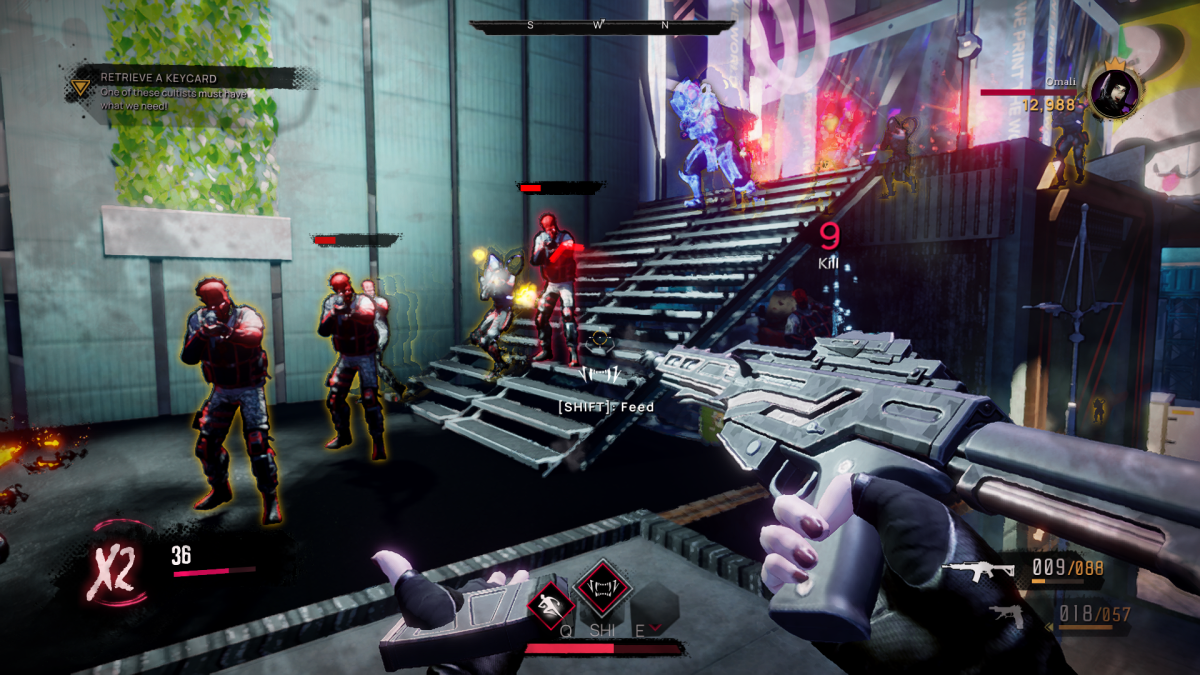The image size is (1200, 675).
Task: Activate the vampire fangs Feed ability
Action: coord(603,583)
